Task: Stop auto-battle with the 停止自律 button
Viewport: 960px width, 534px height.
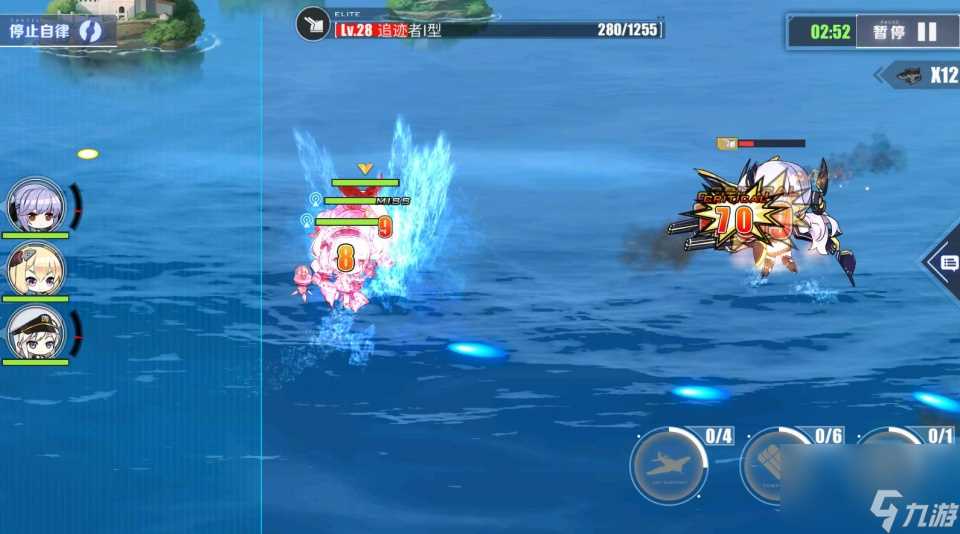Action: 56,30
